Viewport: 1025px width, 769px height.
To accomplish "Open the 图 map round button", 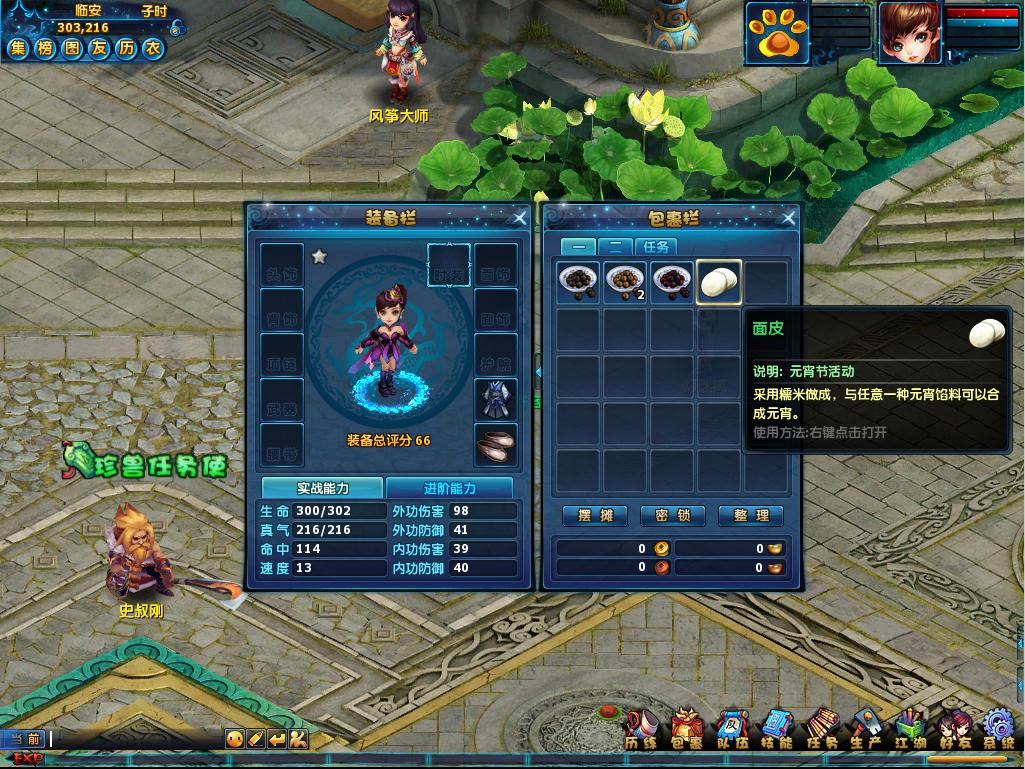I will pyautogui.click(x=72, y=48).
